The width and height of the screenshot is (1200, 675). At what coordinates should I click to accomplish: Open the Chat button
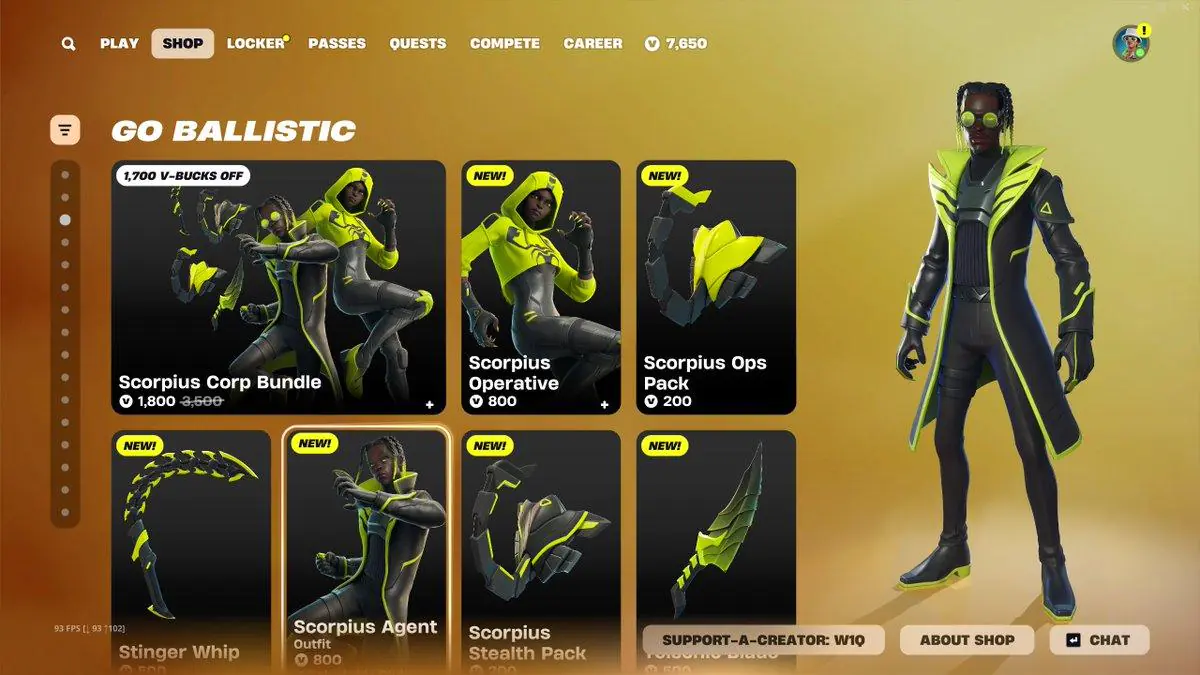(1099, 640)
